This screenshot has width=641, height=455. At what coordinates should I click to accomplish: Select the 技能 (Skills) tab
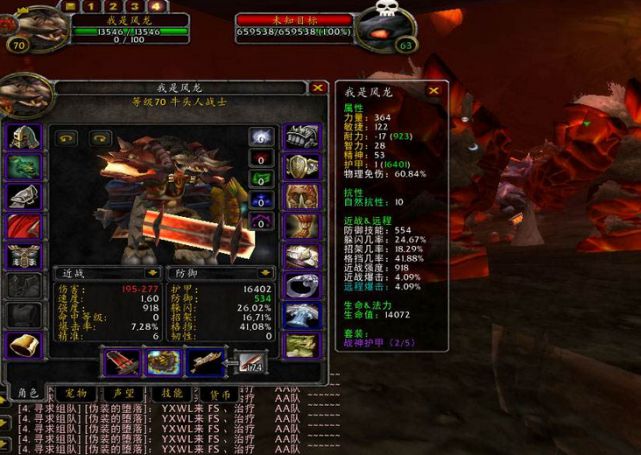coord(172,393)
